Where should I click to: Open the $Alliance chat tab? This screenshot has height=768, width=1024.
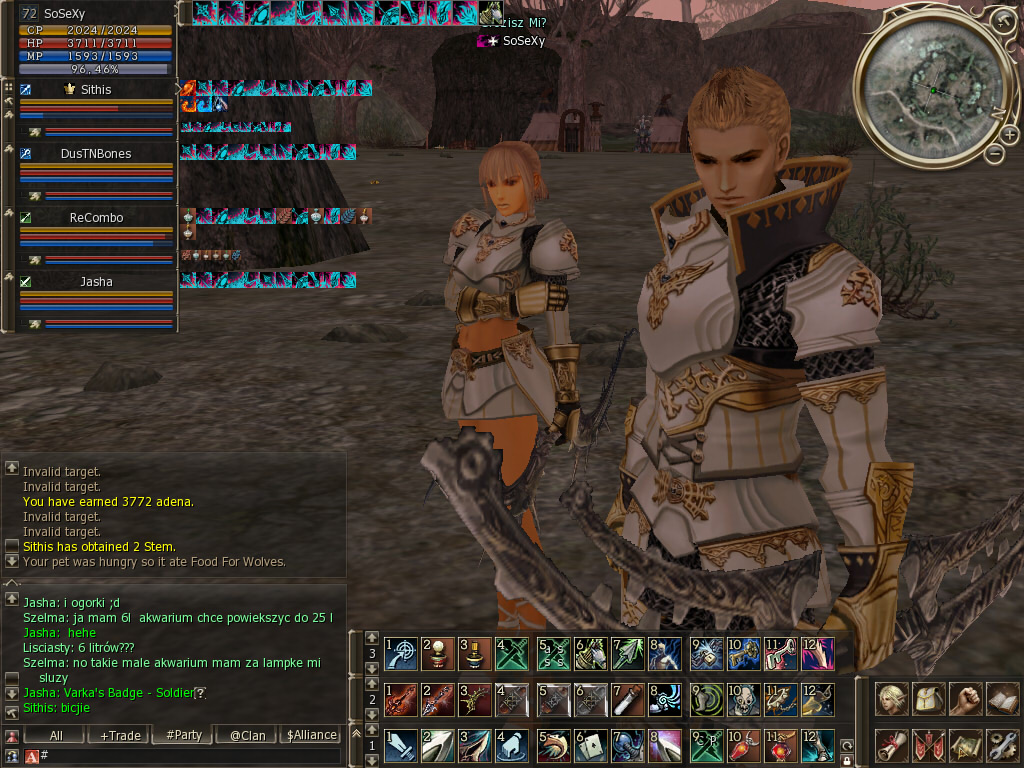[x=311, y=735]
